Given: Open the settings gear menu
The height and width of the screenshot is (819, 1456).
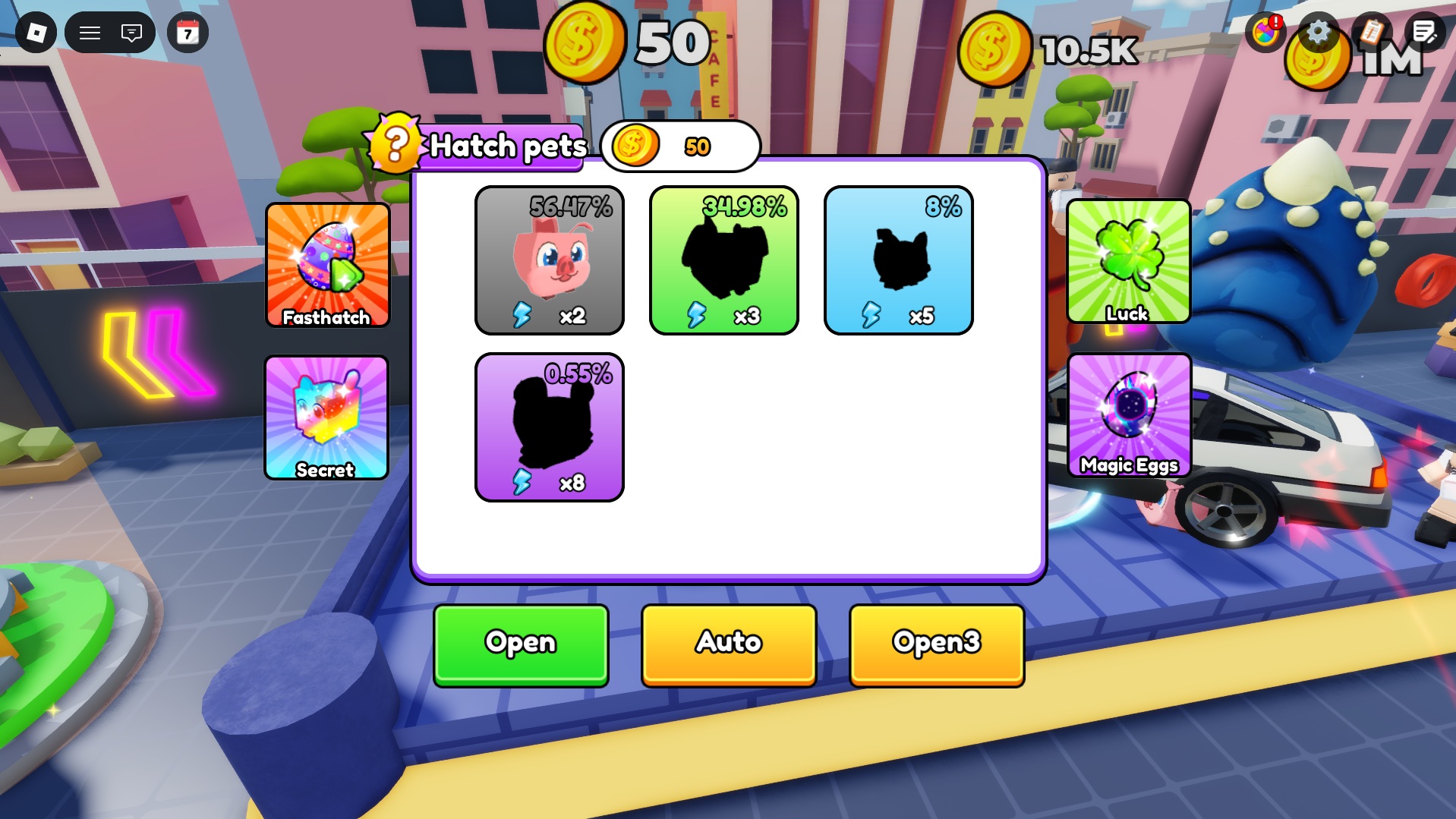Looking at the screenshot, I should pyautogui.click(x=1319, y=32).
